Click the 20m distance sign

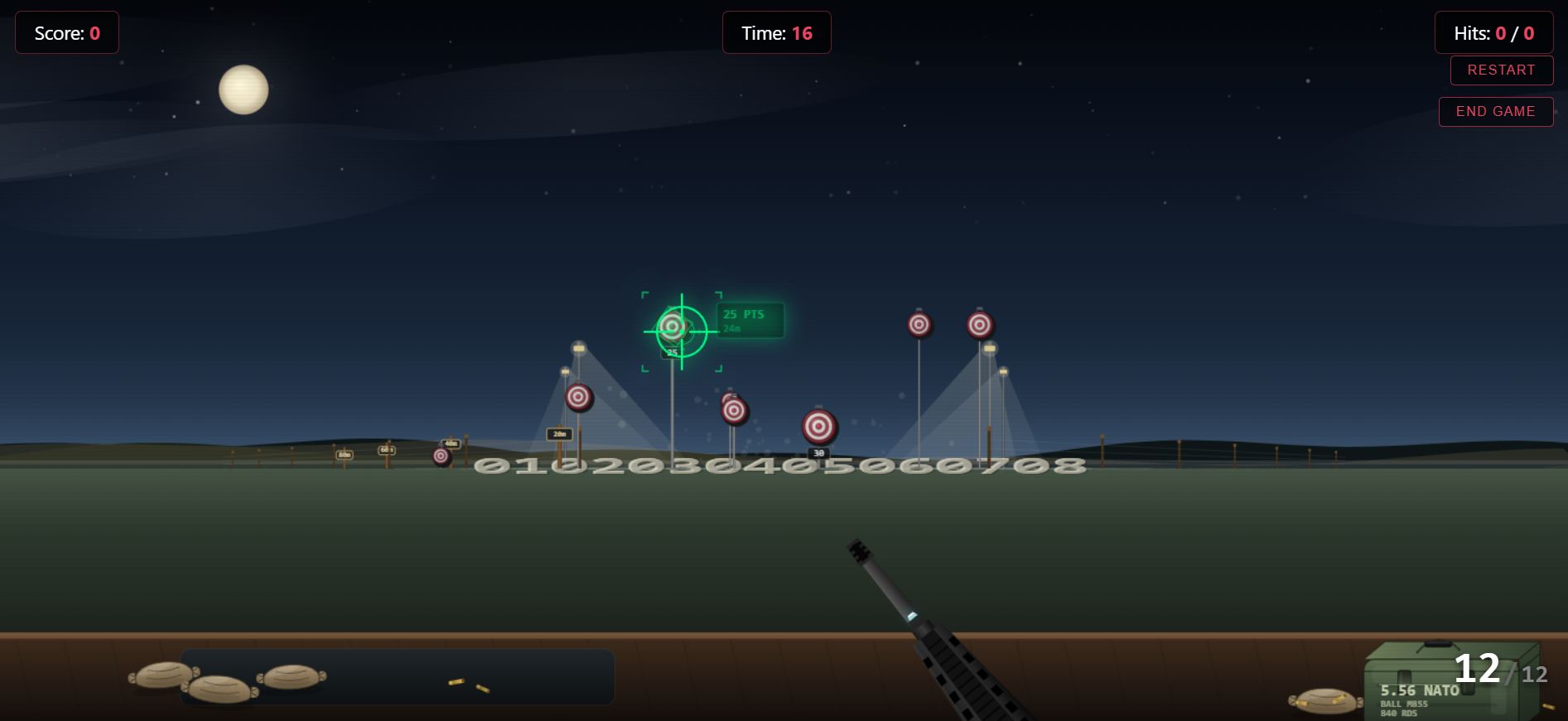560,433
